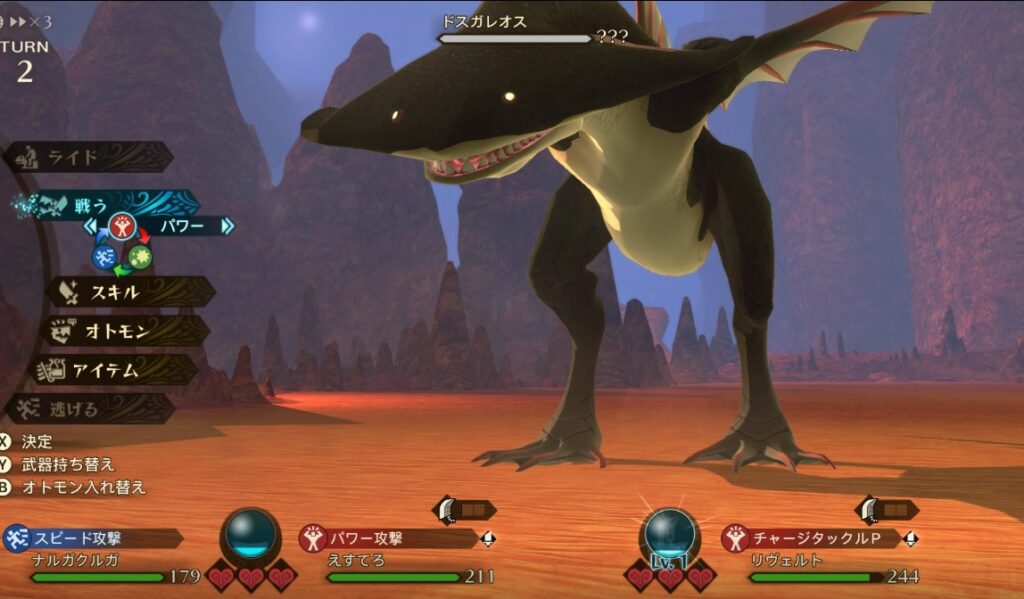
Task: Open the スキル (Skill) menu
Action: click(130, 292)
